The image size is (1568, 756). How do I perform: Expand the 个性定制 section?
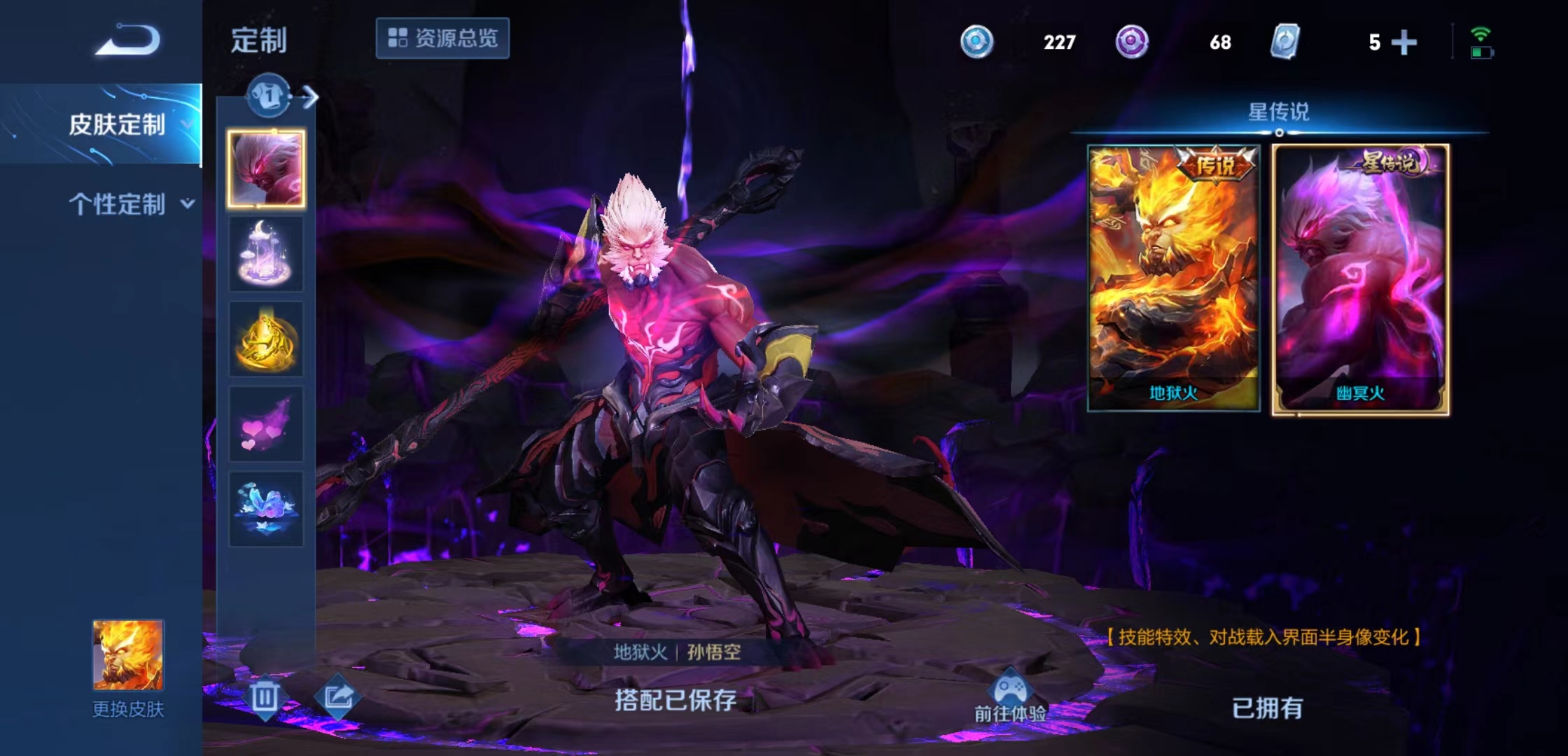(129, 204)
